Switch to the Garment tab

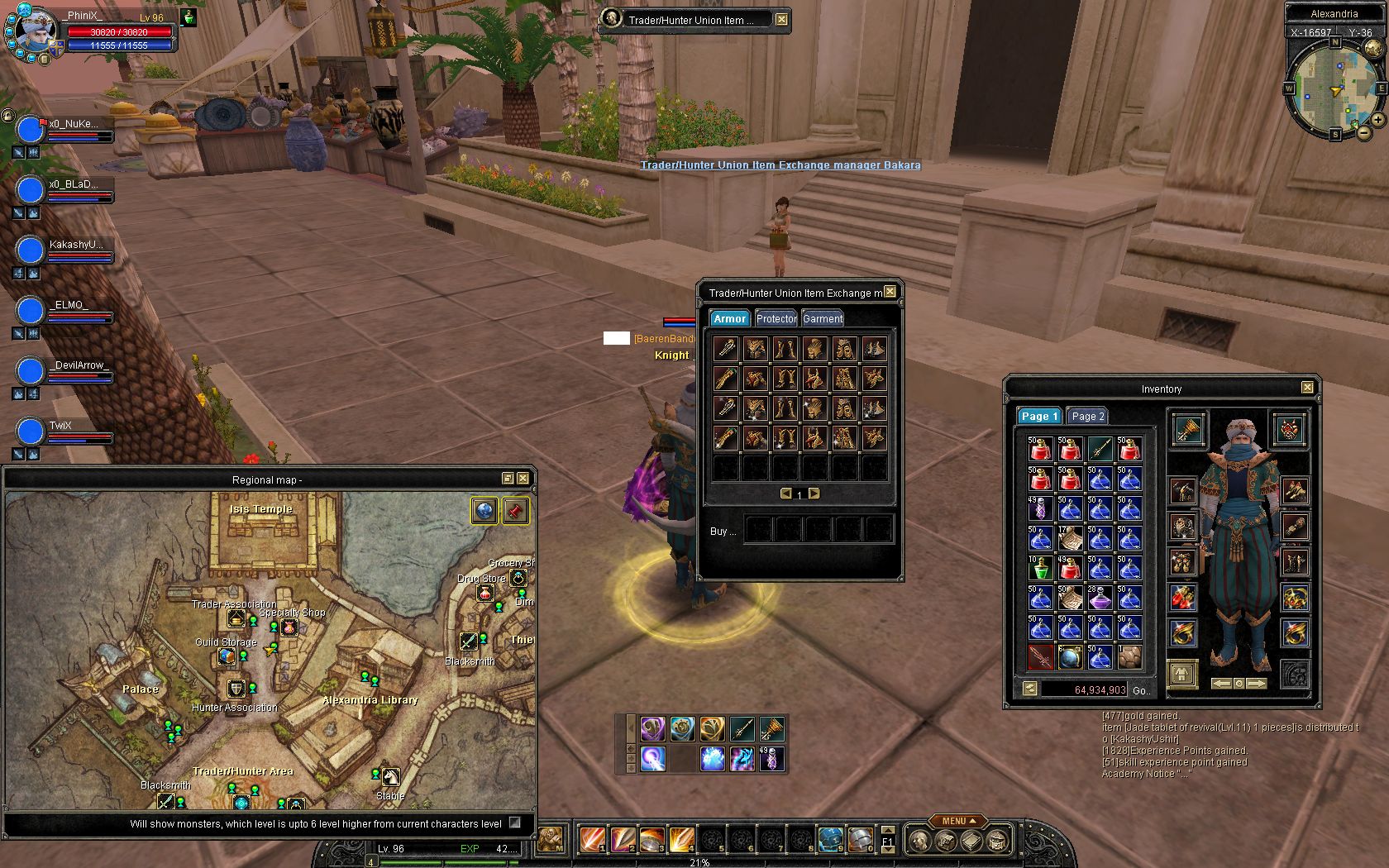823,318
